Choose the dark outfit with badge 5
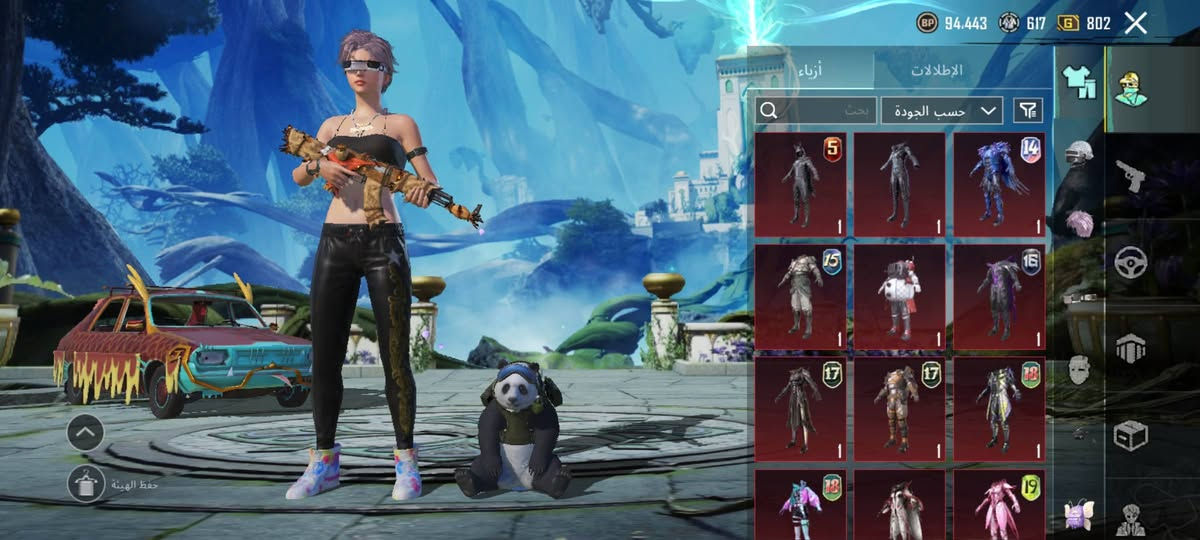This screenshot has height=540, width=1200. [x=800, y=185]
